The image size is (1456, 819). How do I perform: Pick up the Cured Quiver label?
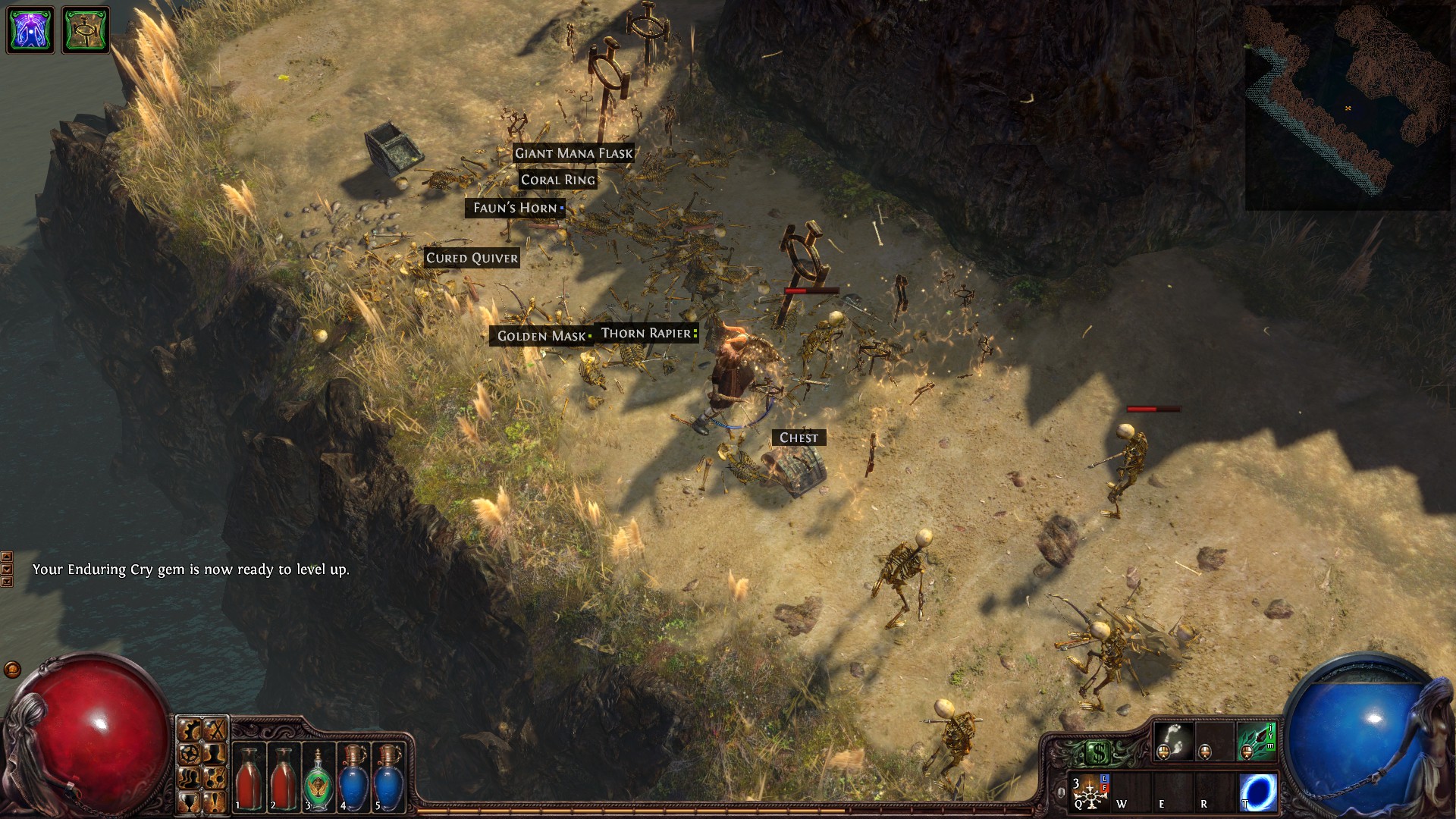pos(472,258)
